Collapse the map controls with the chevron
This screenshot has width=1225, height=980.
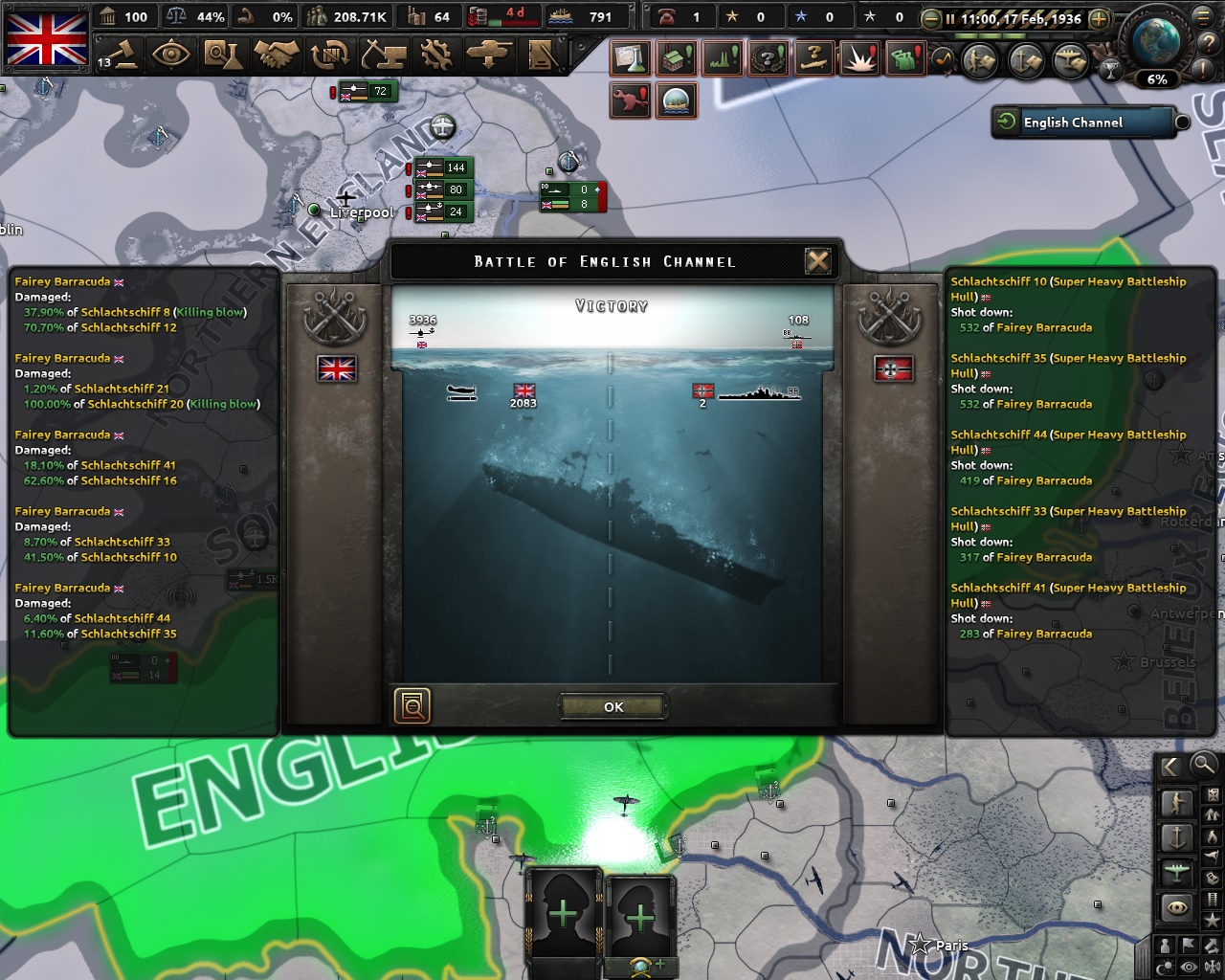coord(1169,767)
